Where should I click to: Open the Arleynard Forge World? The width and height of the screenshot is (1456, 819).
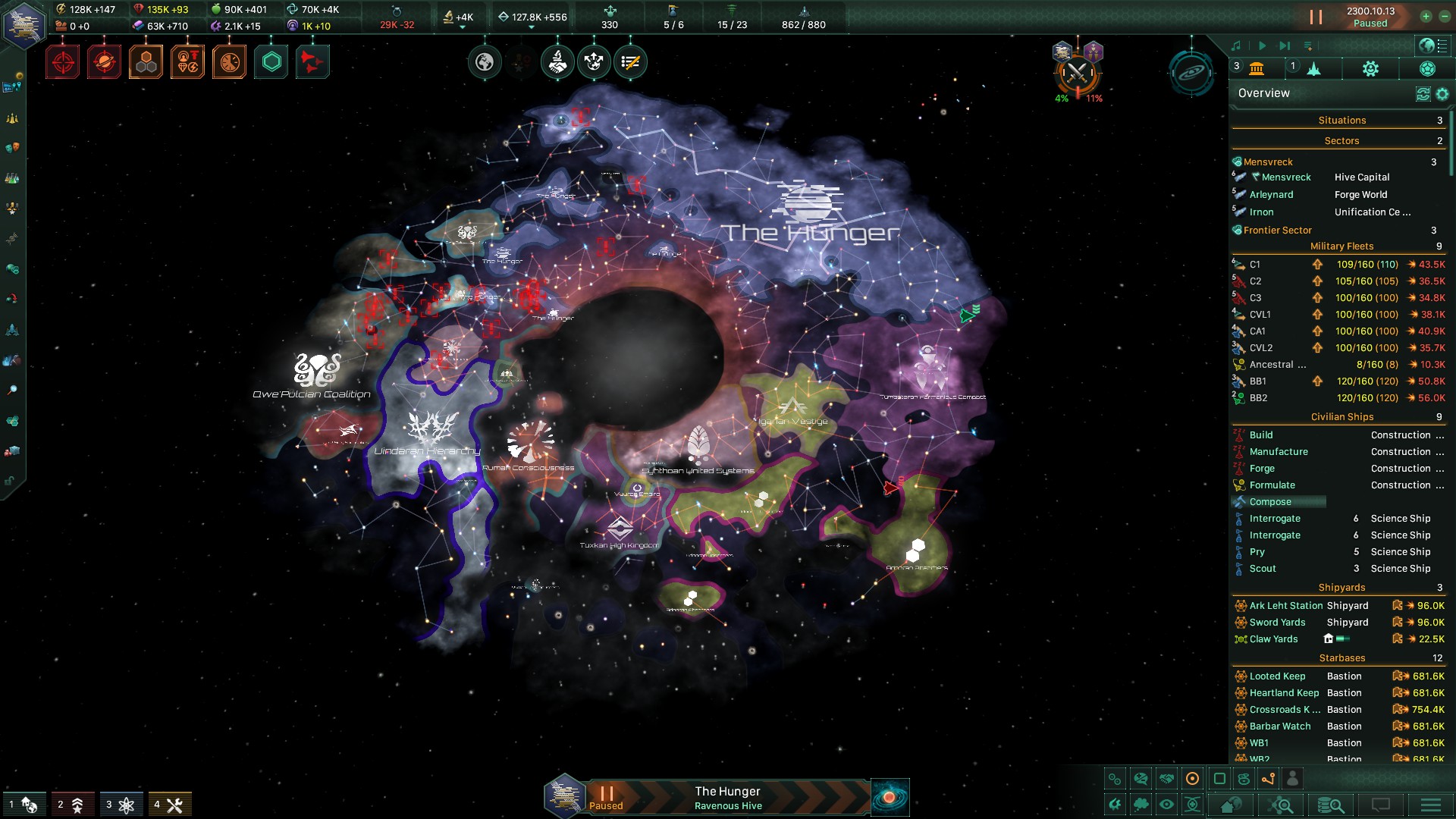click(1271, 195)
